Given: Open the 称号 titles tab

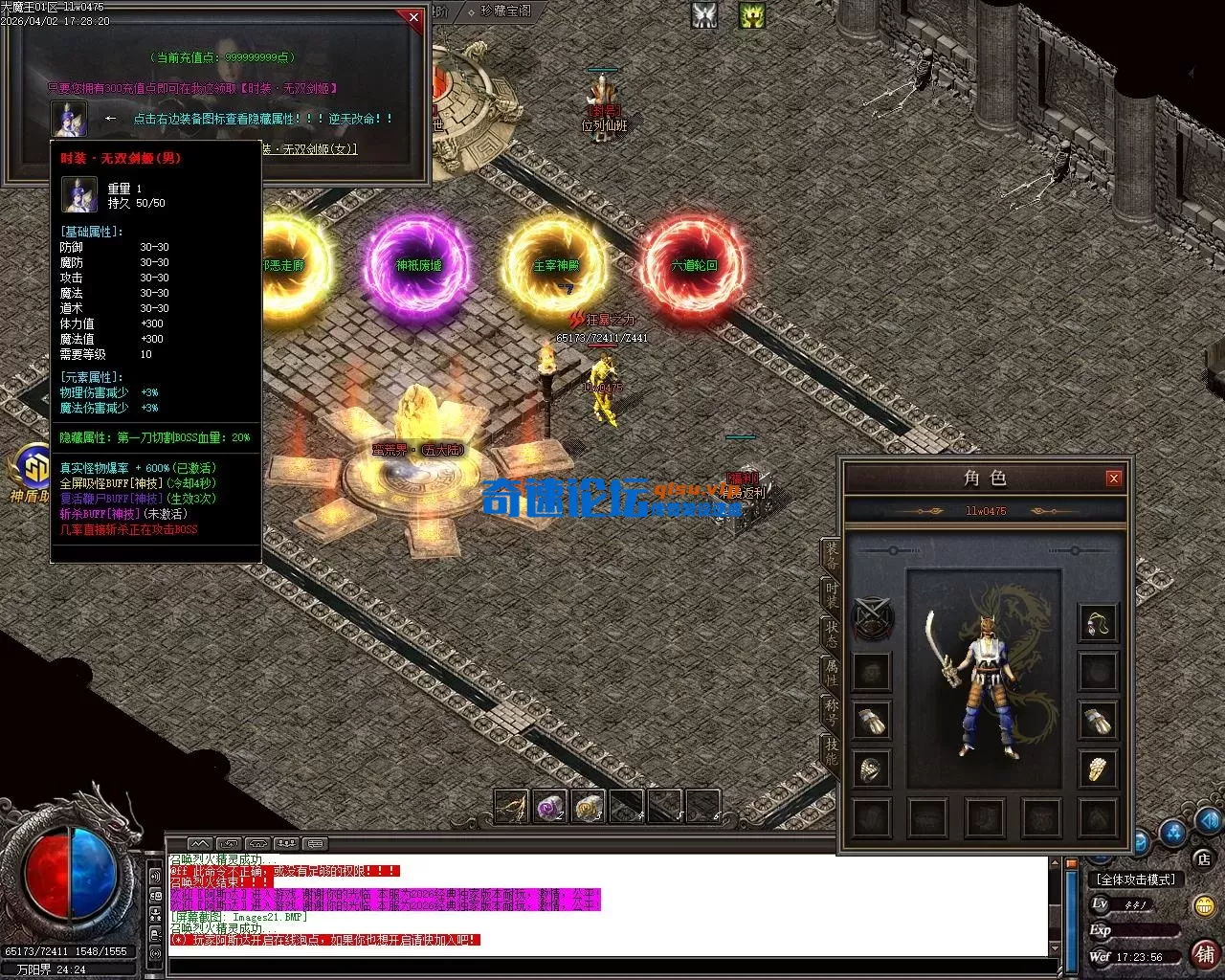Looking at the screenshot, I should click(832, 712).
